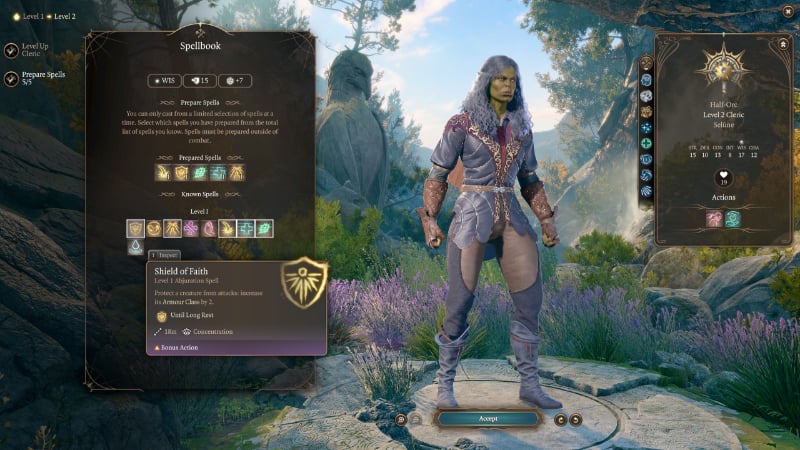Click the Level 2 label at top-left
Image resolution: width=800 pixels, height=450 pixels.
point(64,17)
